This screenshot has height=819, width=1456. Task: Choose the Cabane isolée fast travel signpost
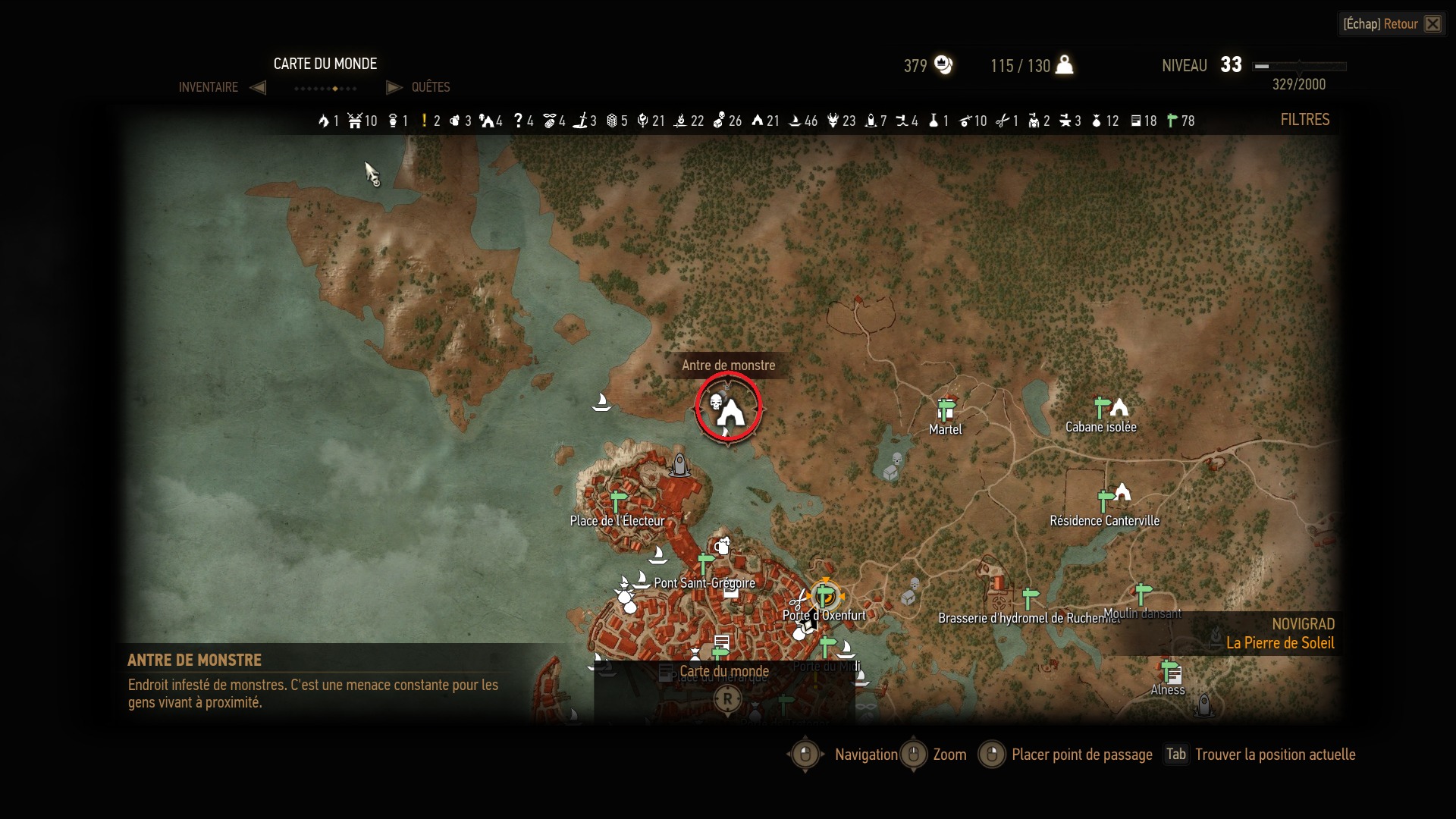pos(1102,408)
